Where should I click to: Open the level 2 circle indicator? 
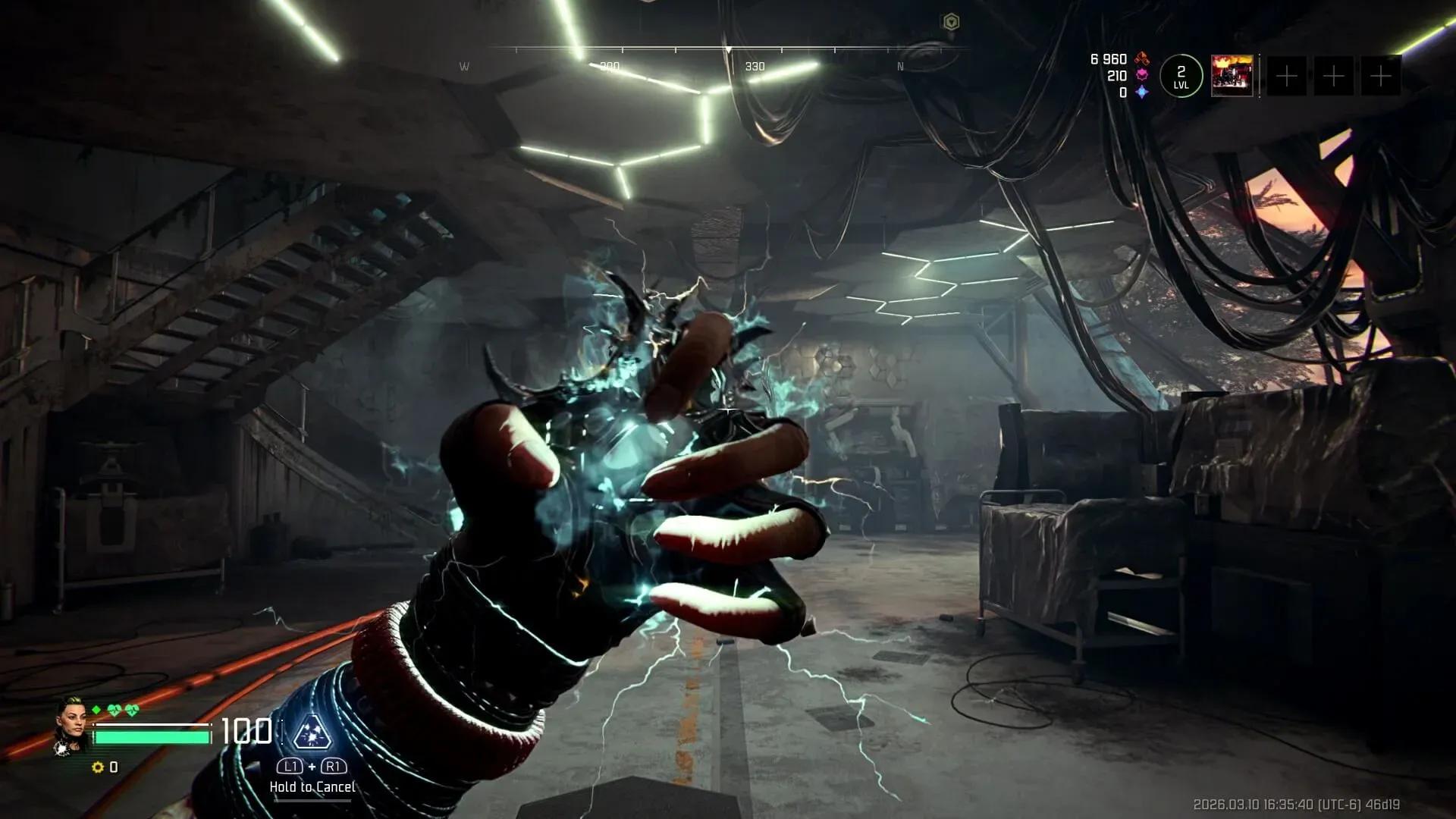pos(1181,76)
